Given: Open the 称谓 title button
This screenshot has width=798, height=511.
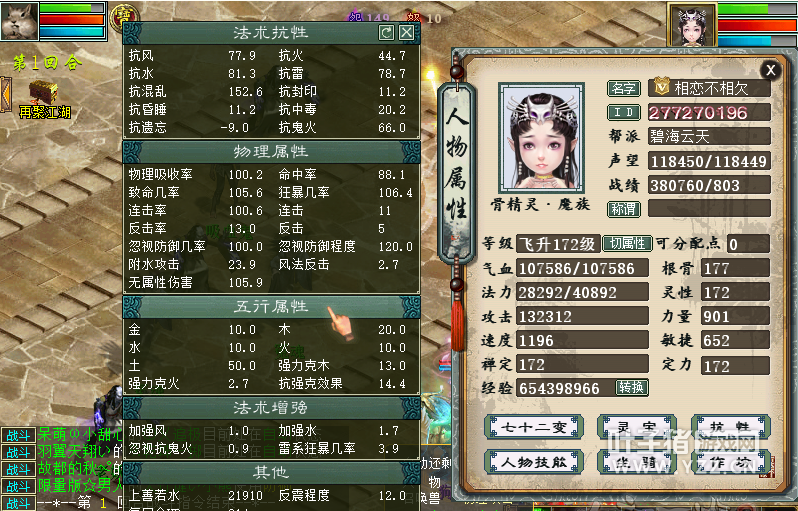Looking at the screenshot, I should click(x=623, y=209).
